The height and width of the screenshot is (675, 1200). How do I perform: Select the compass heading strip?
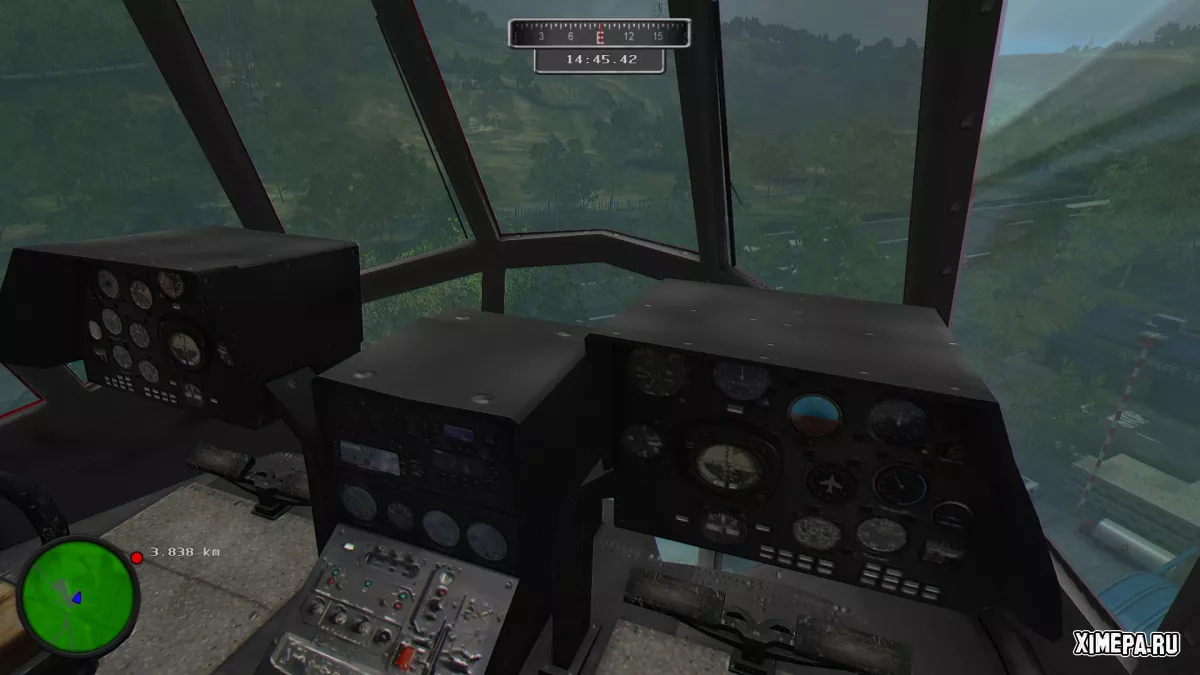(x=599, y=35)
